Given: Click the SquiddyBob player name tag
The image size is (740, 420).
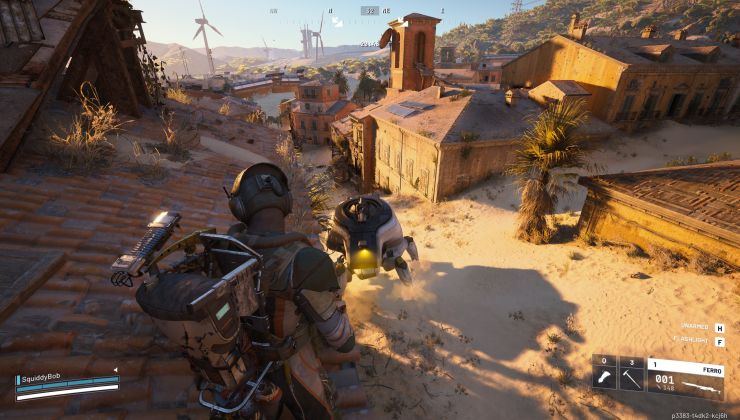Looking at the screenshot, I should [x=42, y=380].
